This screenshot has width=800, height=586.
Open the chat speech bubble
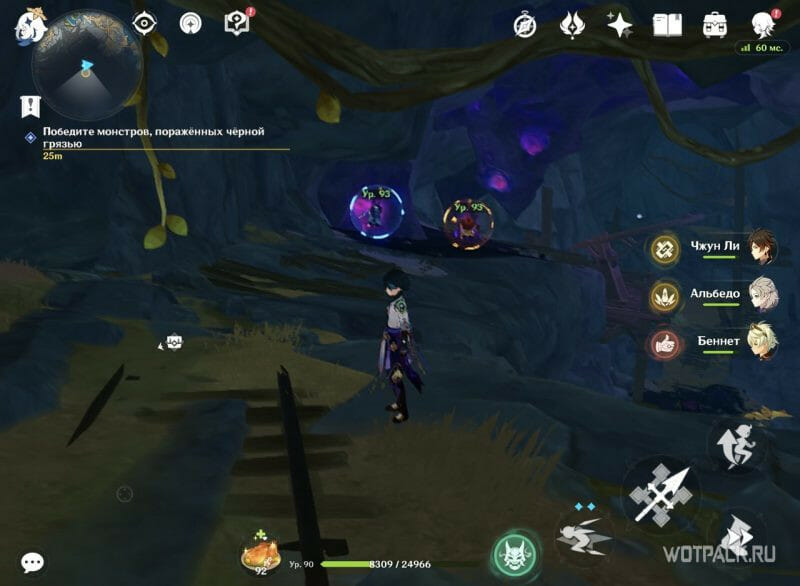tap(32, 563)
